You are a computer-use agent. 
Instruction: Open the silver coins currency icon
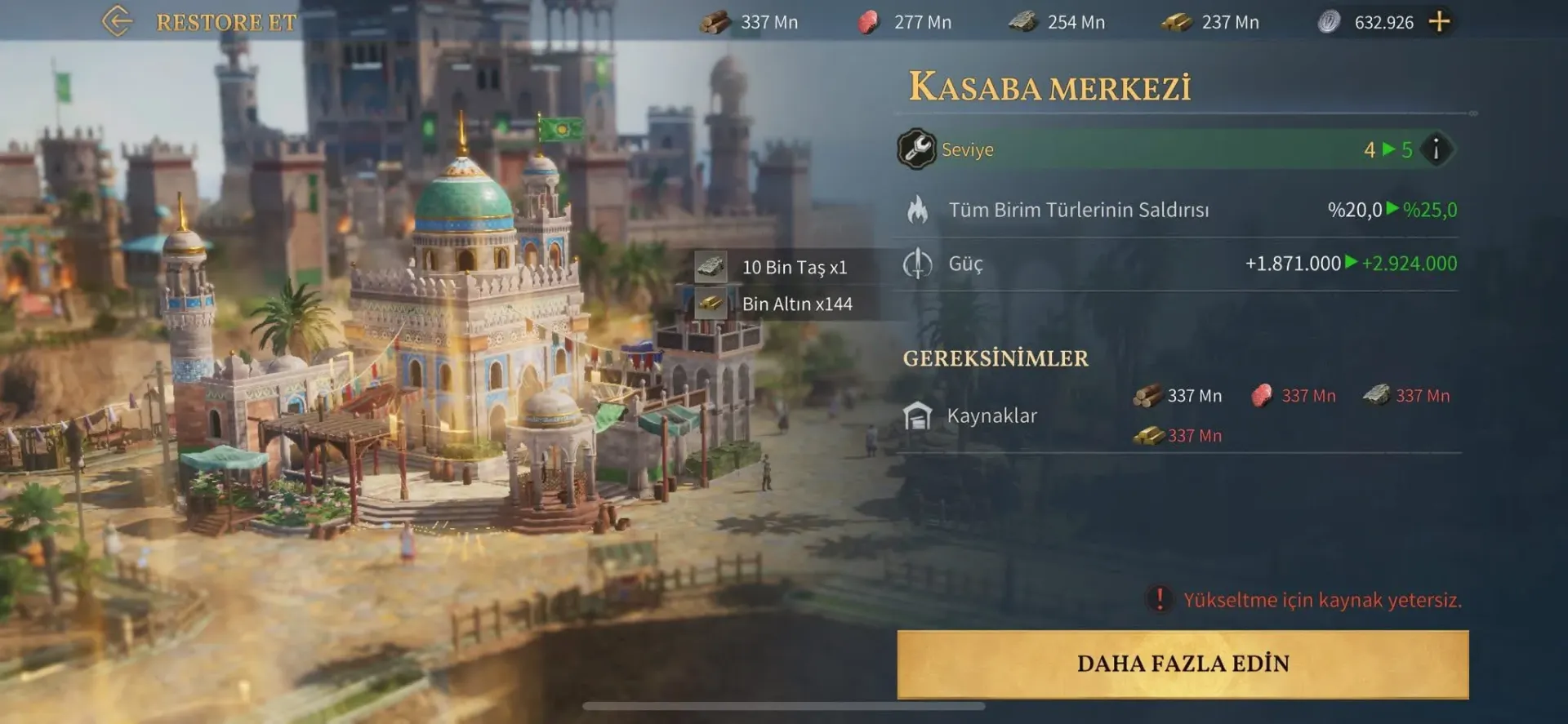[x=1328, y=22]
